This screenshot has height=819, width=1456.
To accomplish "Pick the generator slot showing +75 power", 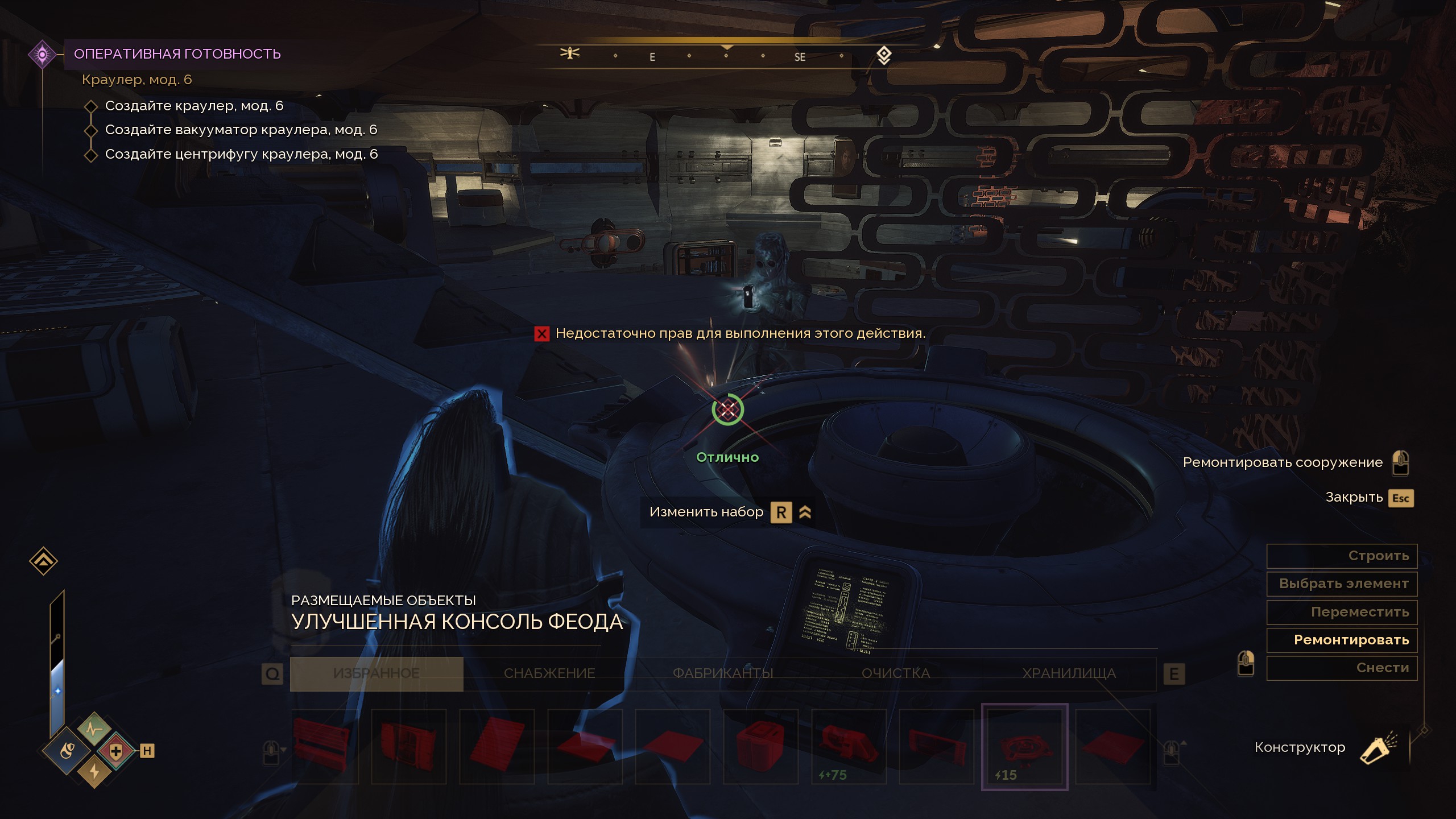I will coord(849,746).
